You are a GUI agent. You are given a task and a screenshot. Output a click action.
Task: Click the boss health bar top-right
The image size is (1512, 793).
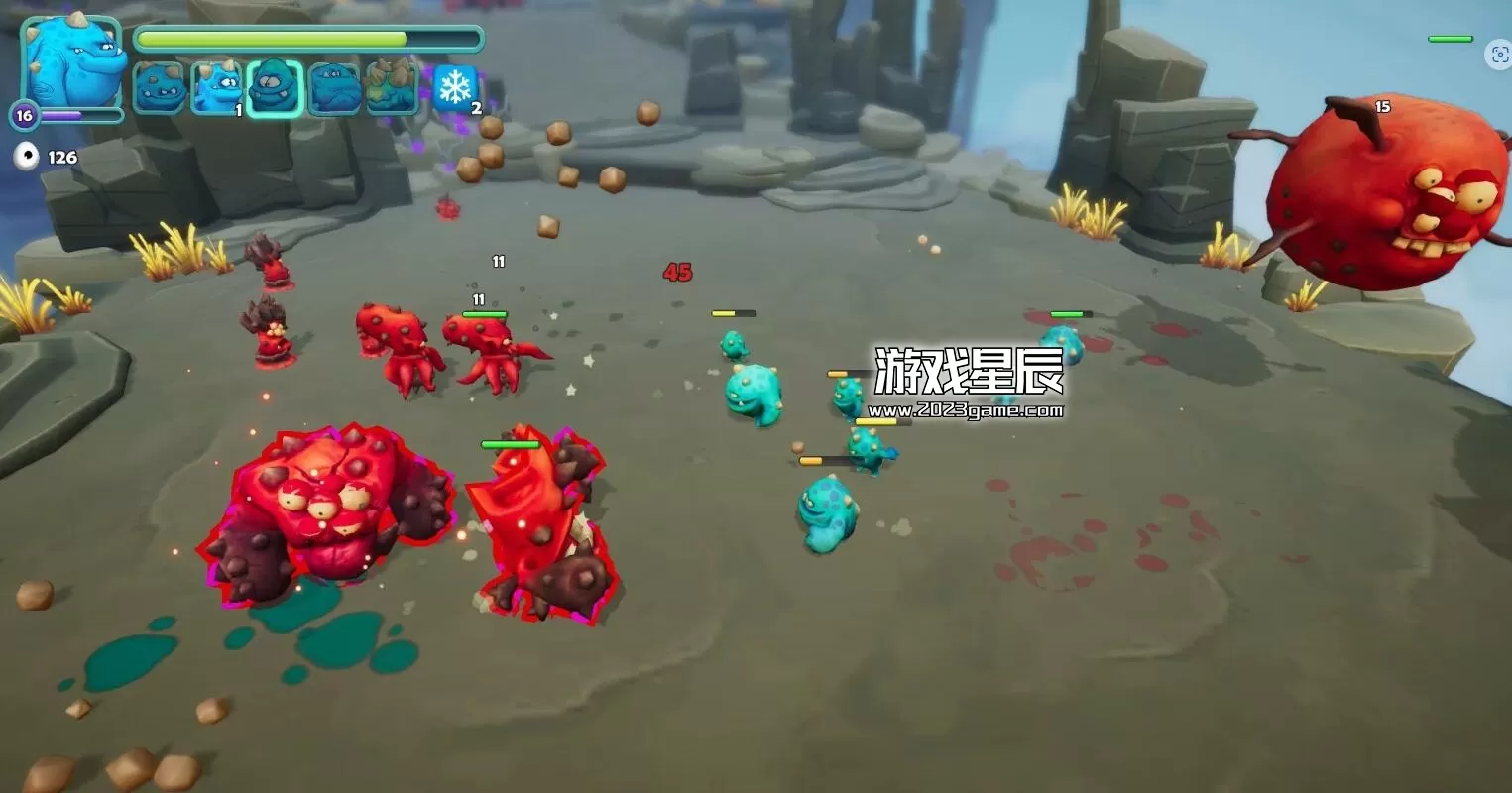coord(1450,38)
